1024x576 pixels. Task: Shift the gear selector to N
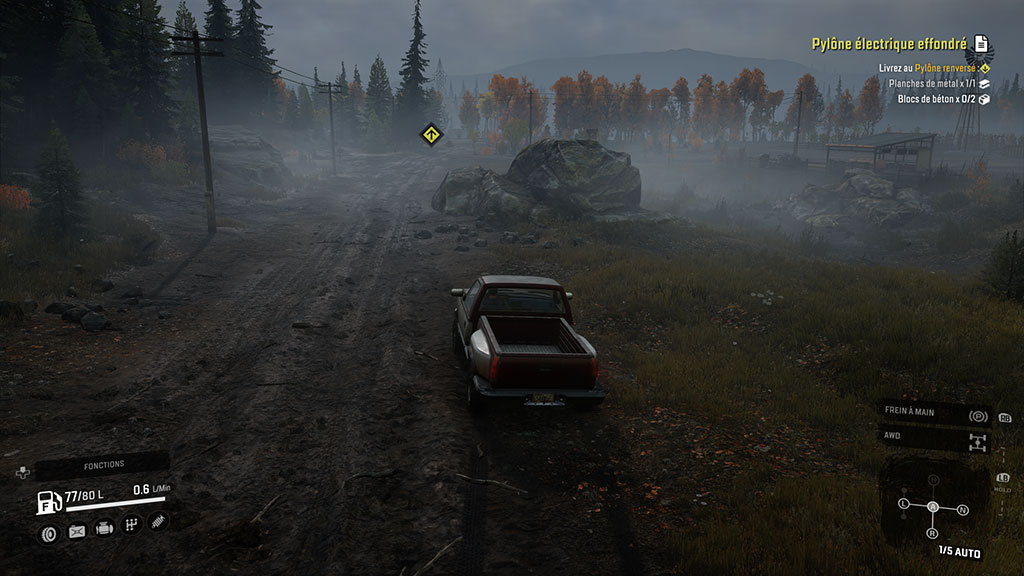(962, 509)
